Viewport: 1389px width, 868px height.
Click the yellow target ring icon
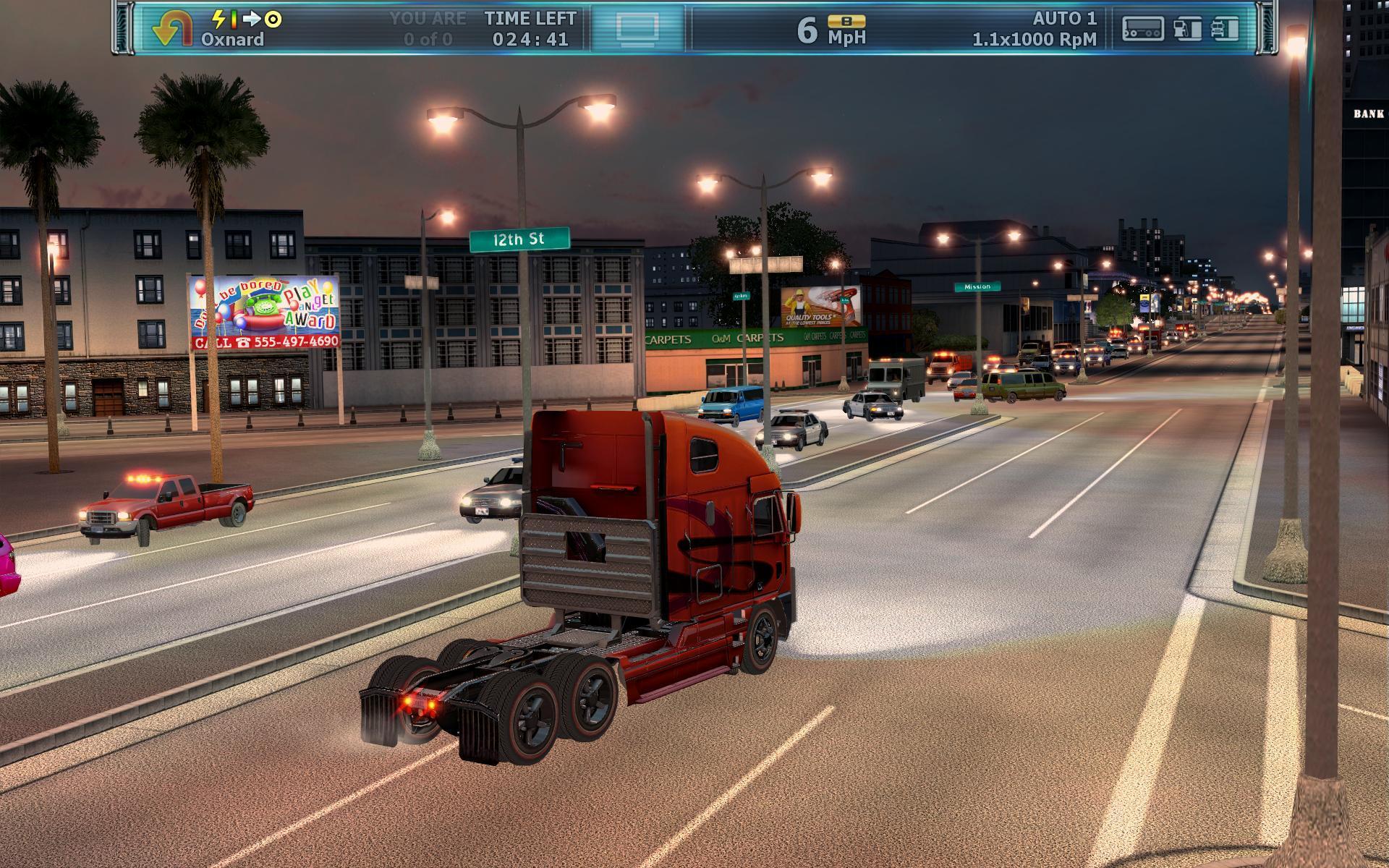point(273,20)
